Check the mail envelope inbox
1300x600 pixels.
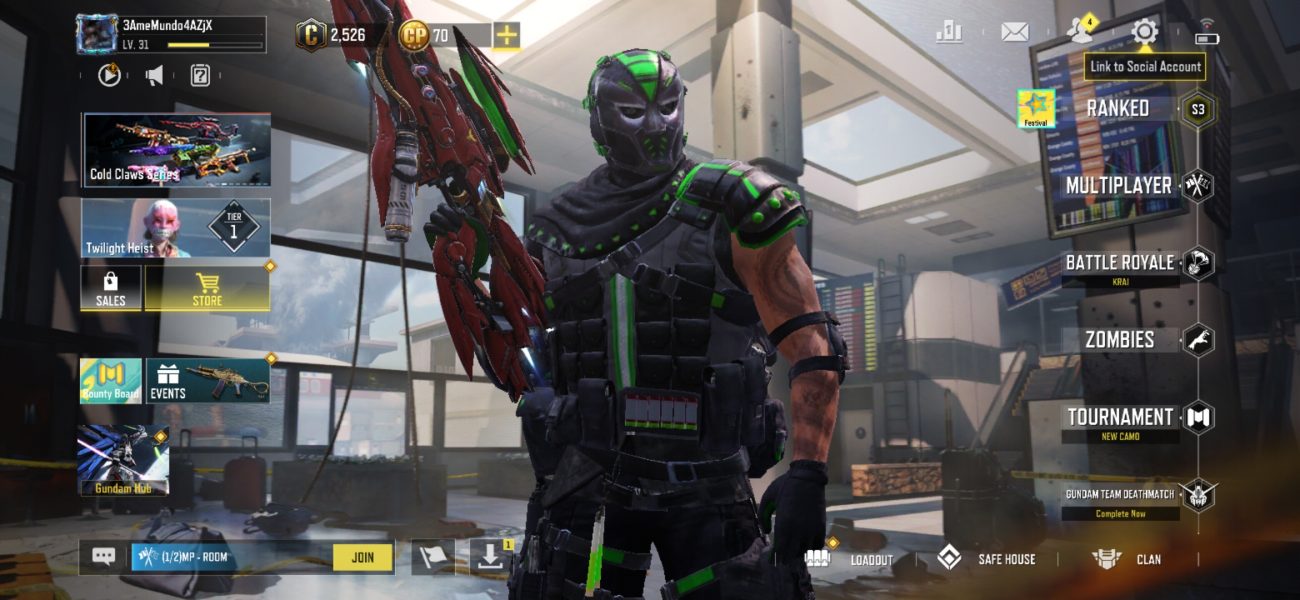[x=1015, y=32]
